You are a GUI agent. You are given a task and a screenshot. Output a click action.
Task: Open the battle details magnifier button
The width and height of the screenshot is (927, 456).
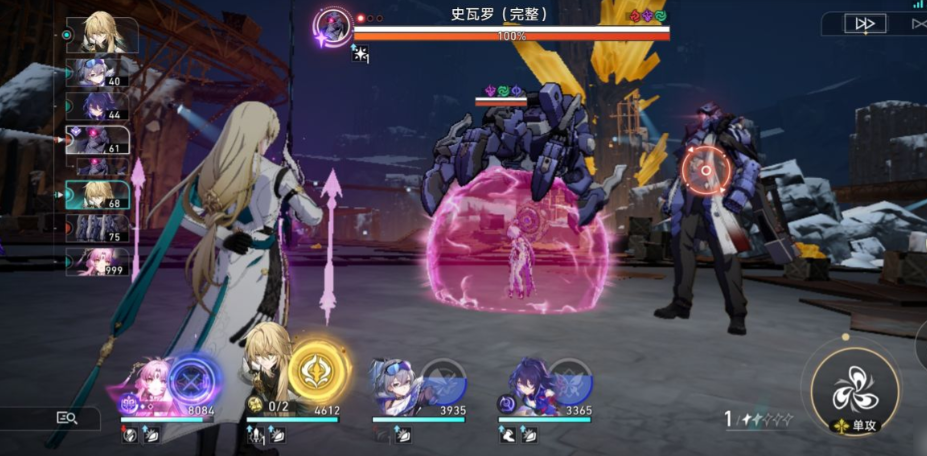point(67,418)
